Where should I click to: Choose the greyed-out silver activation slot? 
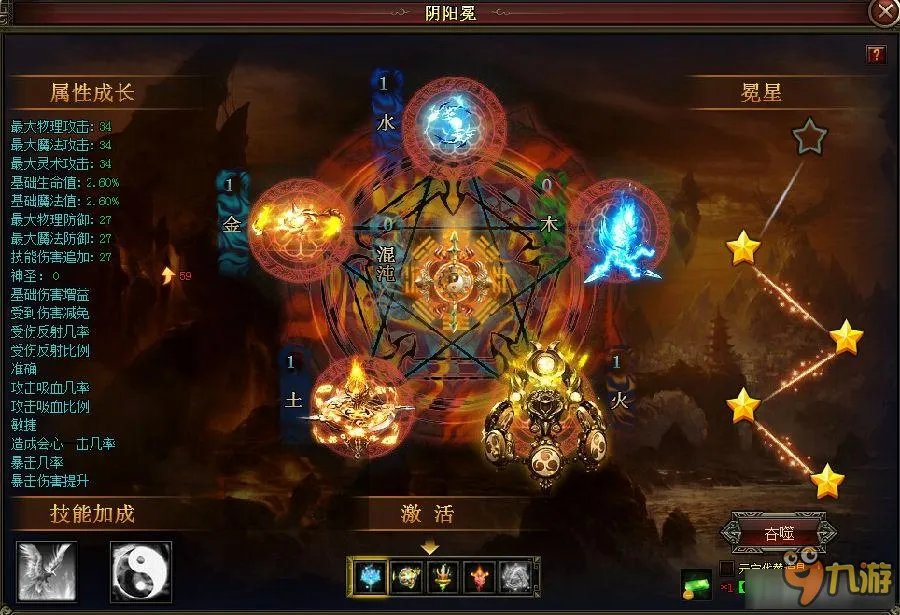point(517,577)
